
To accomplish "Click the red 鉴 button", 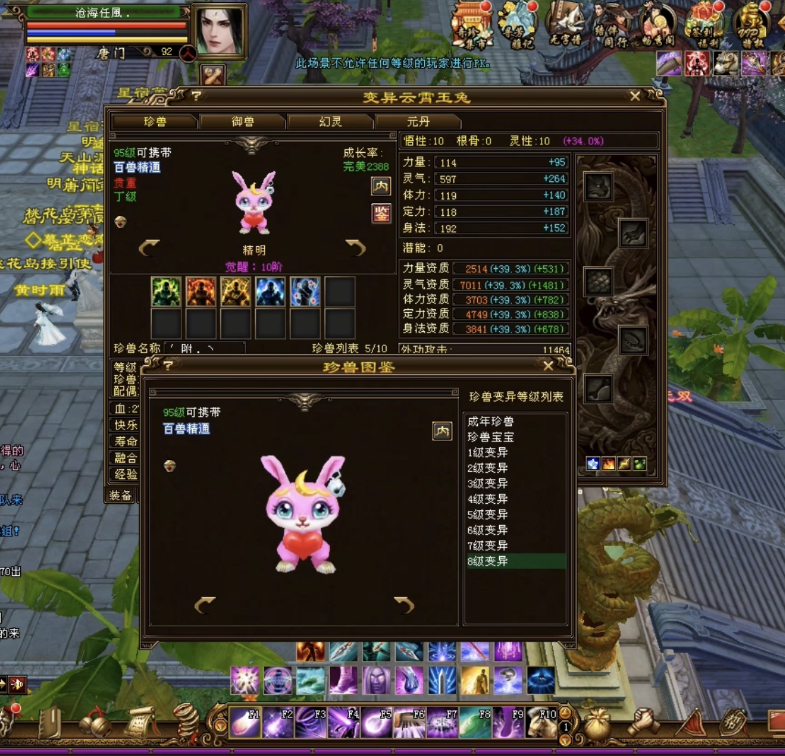I will (x=381, y=212).
